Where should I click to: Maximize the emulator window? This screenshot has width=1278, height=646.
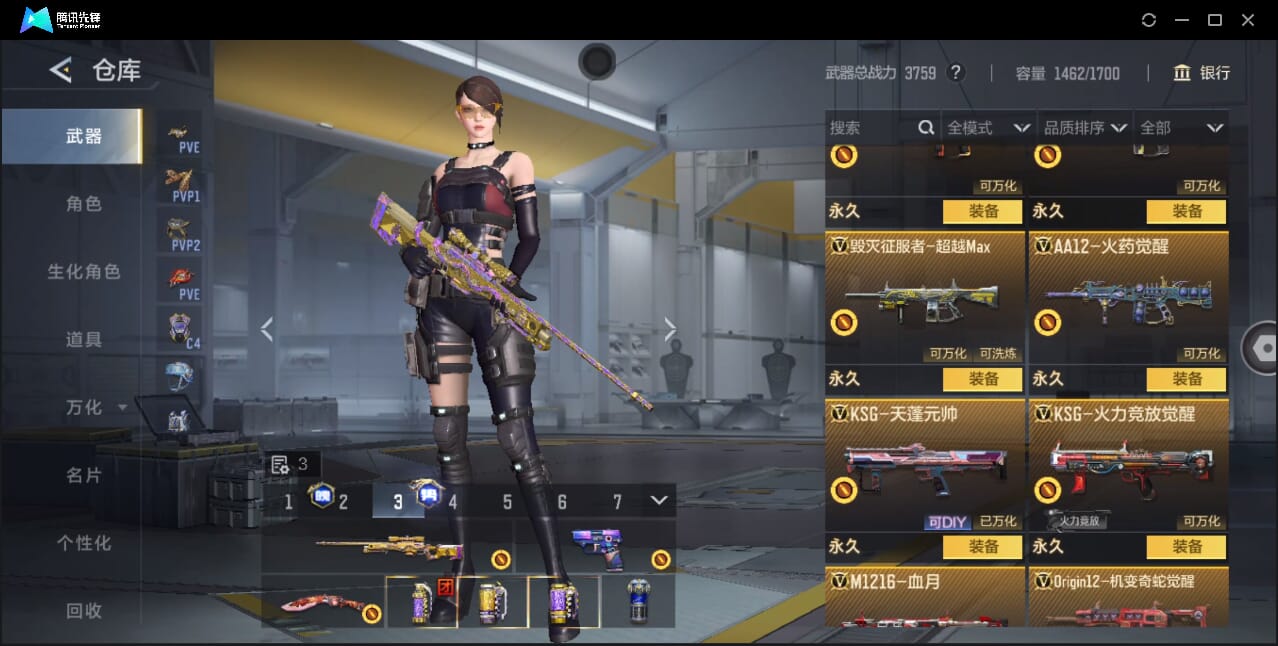(1215, 20)
